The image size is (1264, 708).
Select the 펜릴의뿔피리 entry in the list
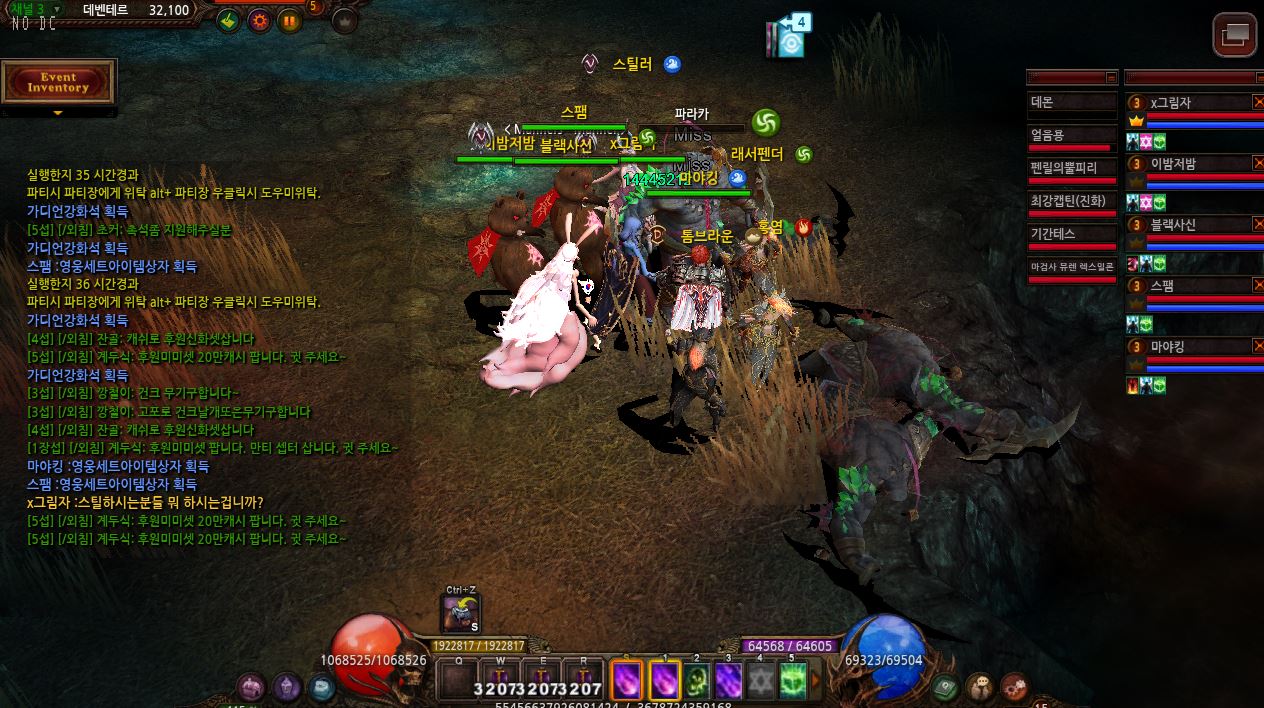point(1071,168)
